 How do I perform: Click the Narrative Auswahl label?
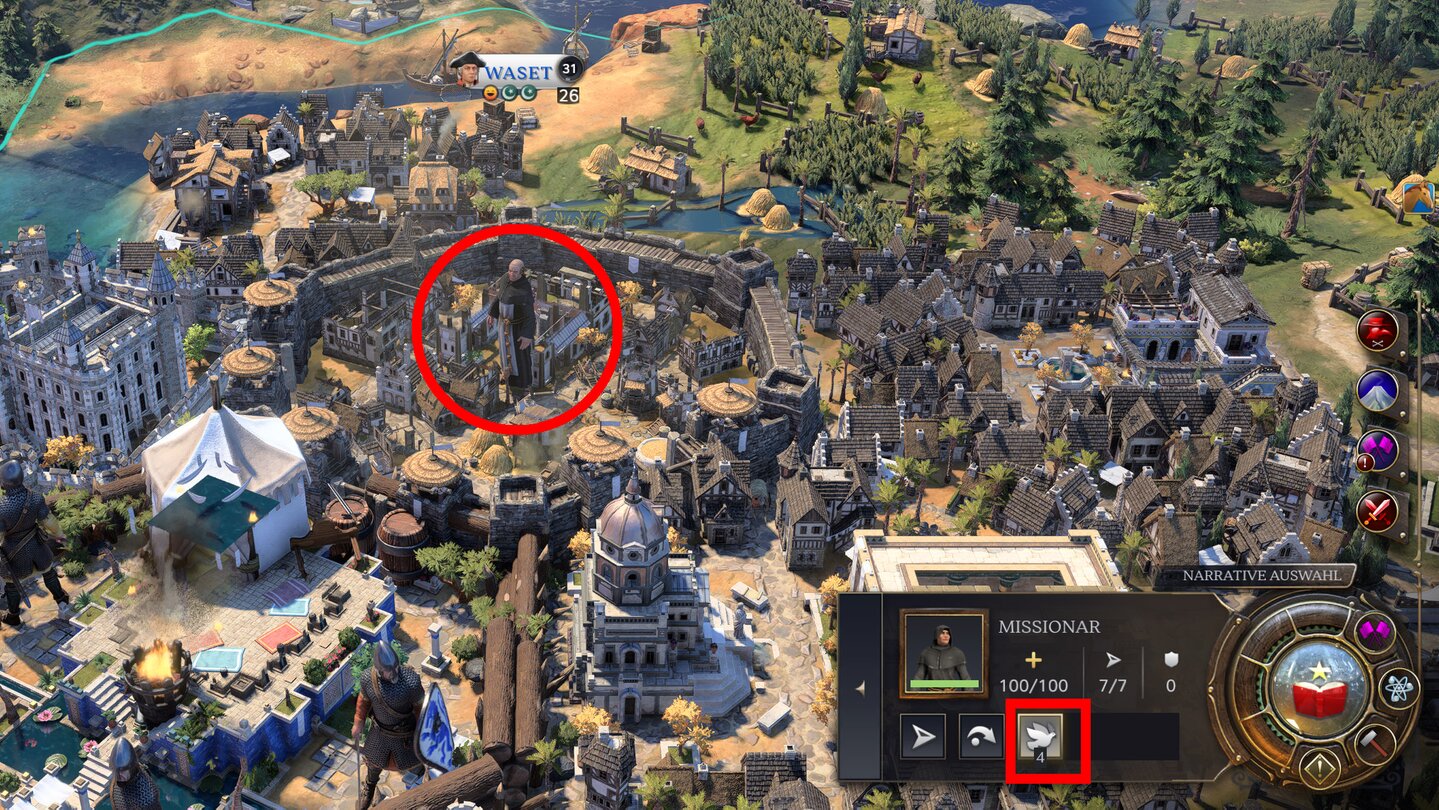1262,575
